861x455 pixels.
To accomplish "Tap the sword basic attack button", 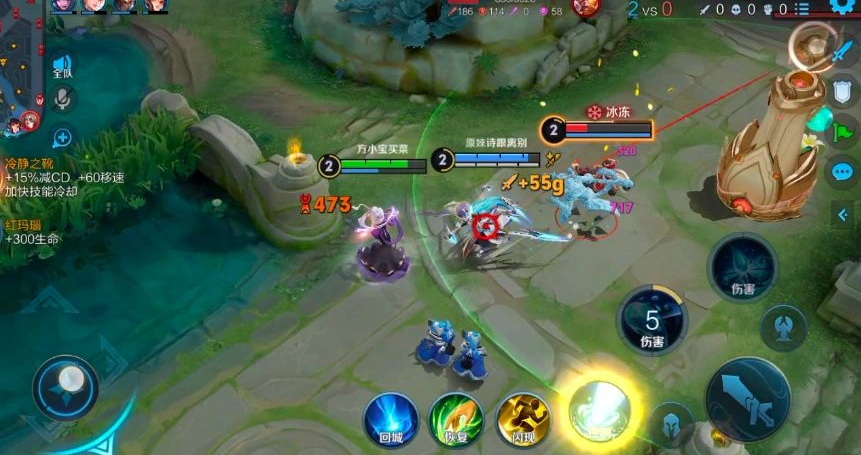I will click(747, 400).
